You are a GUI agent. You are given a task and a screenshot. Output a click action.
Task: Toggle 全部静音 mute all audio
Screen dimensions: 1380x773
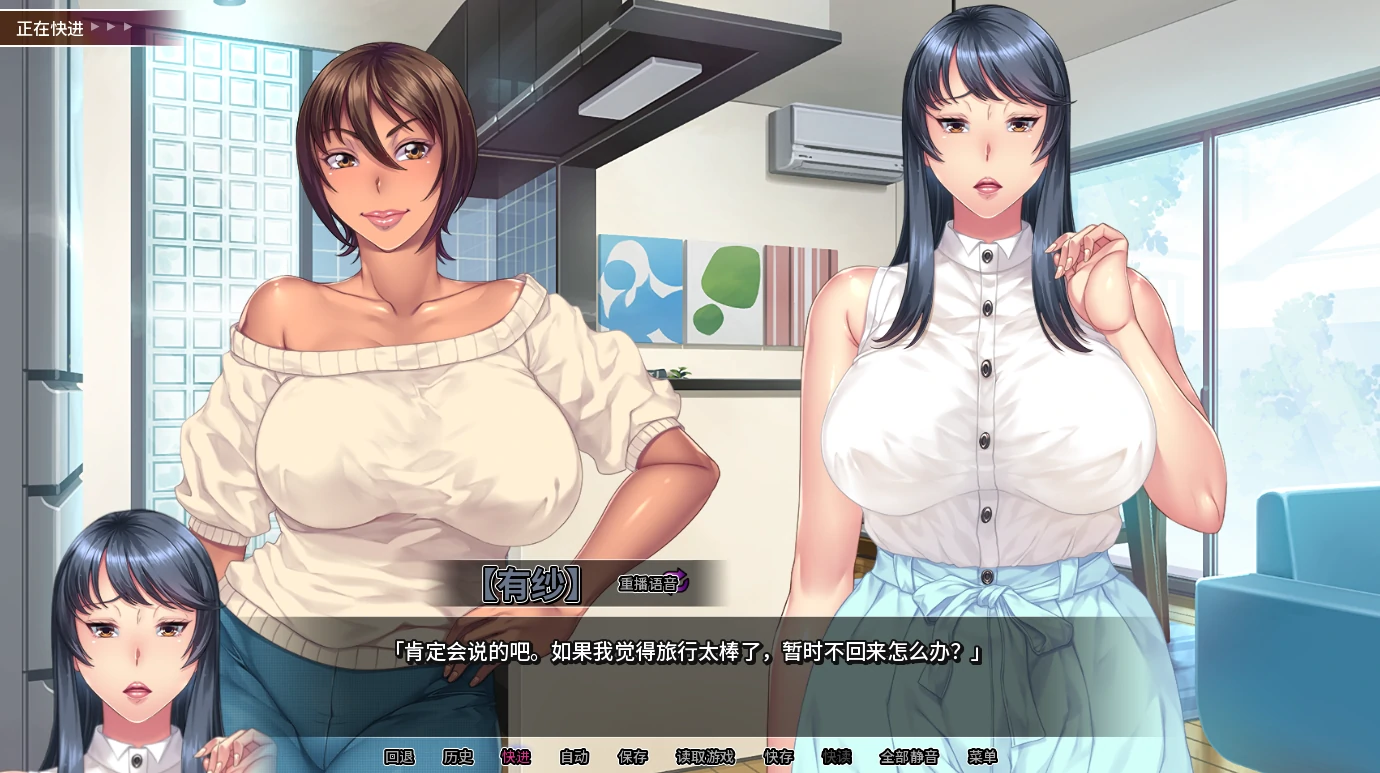(x=909, y=757)
